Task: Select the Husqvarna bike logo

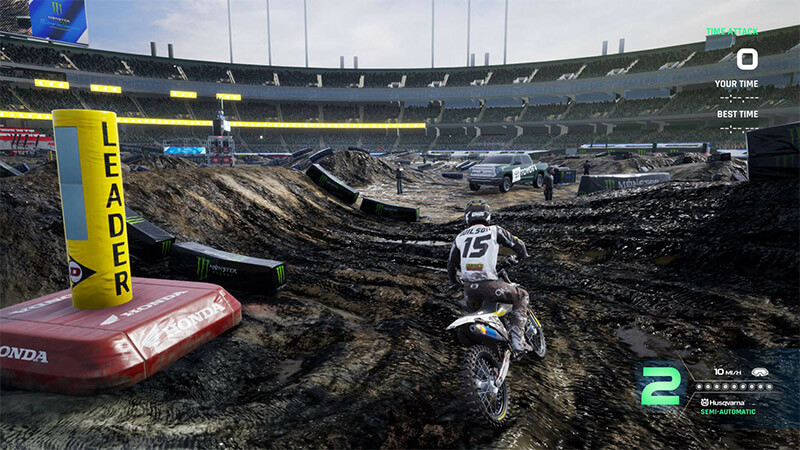Action: [x=705, y=401]
